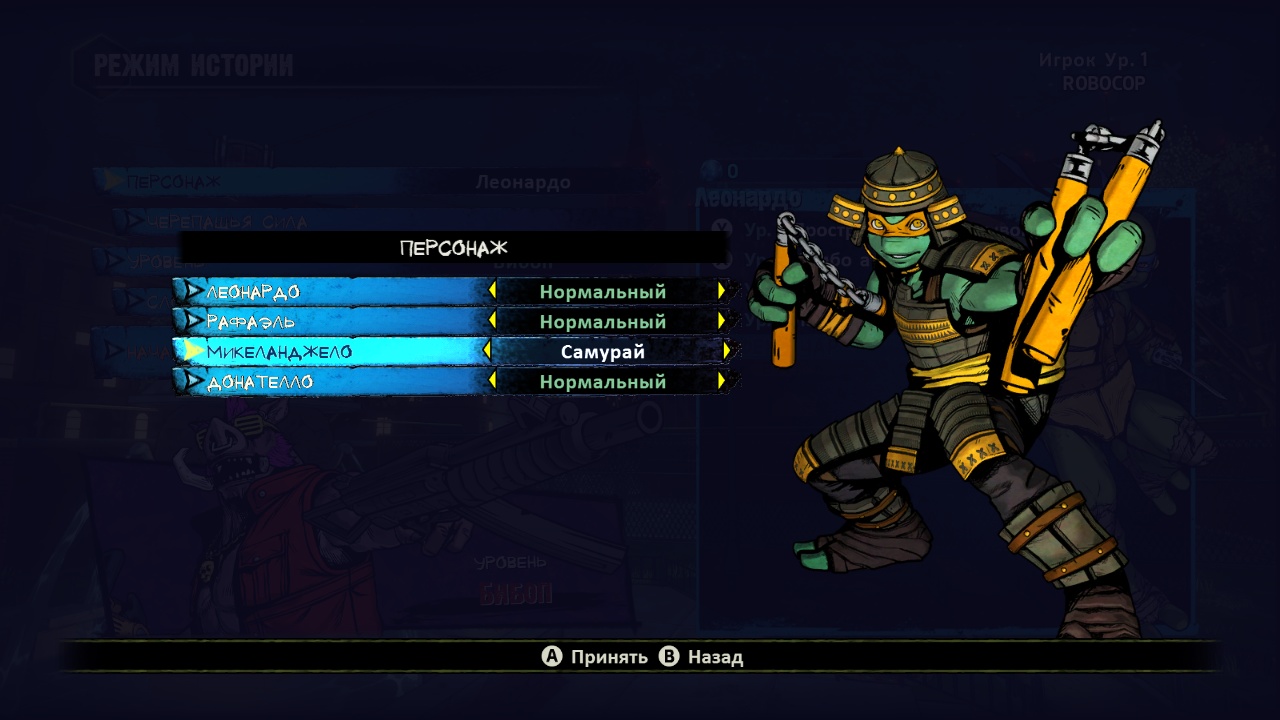Cycle Рафаэль's costume with the left arrow
The image size is (1280, 720).
tap(492, 322)
